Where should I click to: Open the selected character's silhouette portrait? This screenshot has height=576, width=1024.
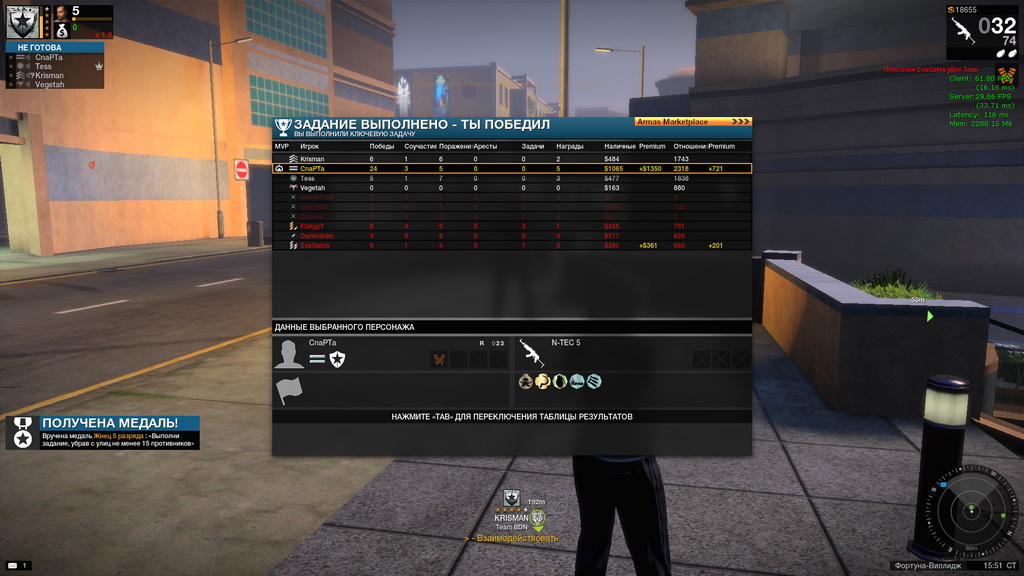pyautogui.click(x=290, y=354)
